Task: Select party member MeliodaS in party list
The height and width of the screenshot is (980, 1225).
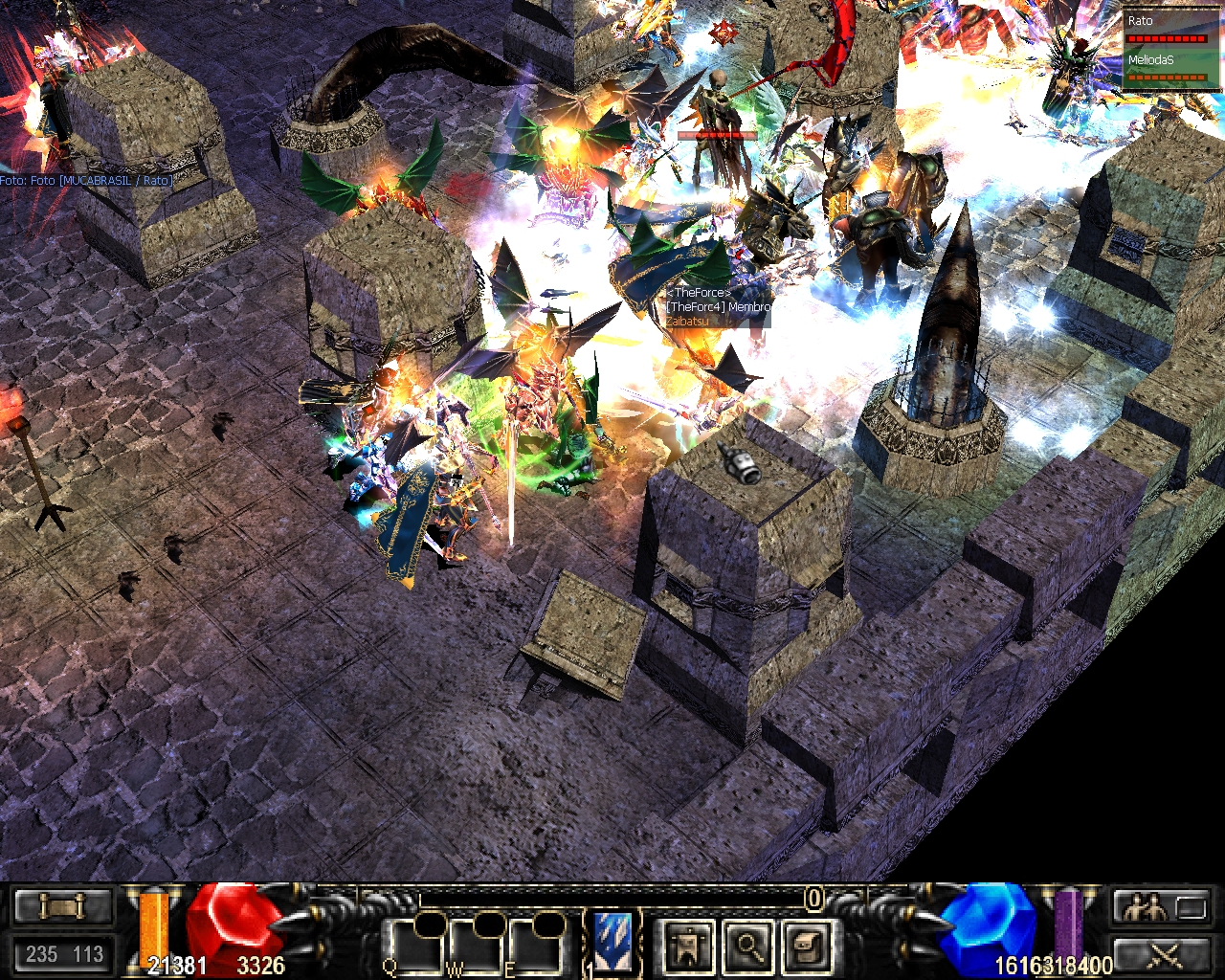Action: tap(1167, 67)
